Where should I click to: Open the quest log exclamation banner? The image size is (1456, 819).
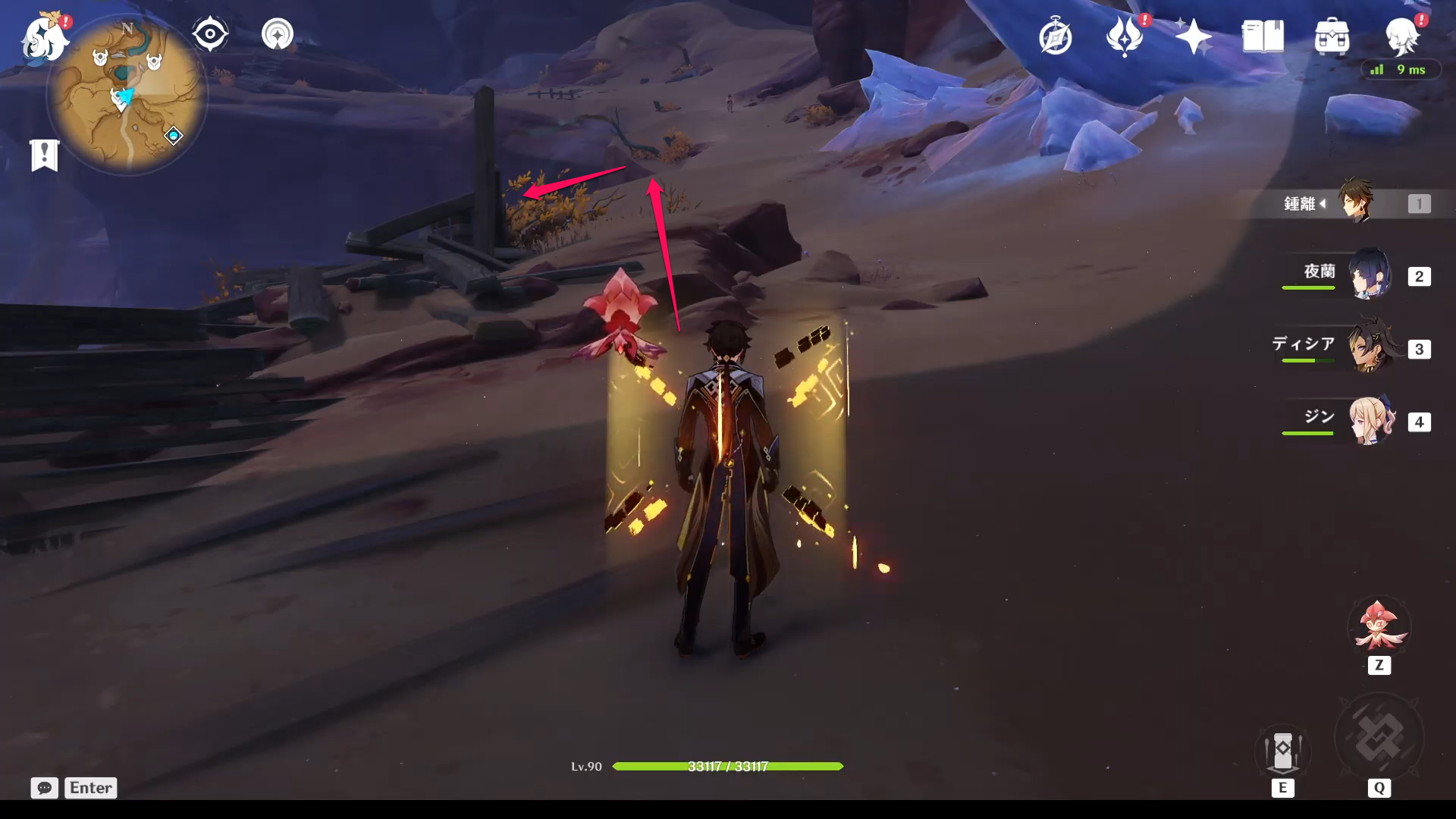[x=45, y=155]
